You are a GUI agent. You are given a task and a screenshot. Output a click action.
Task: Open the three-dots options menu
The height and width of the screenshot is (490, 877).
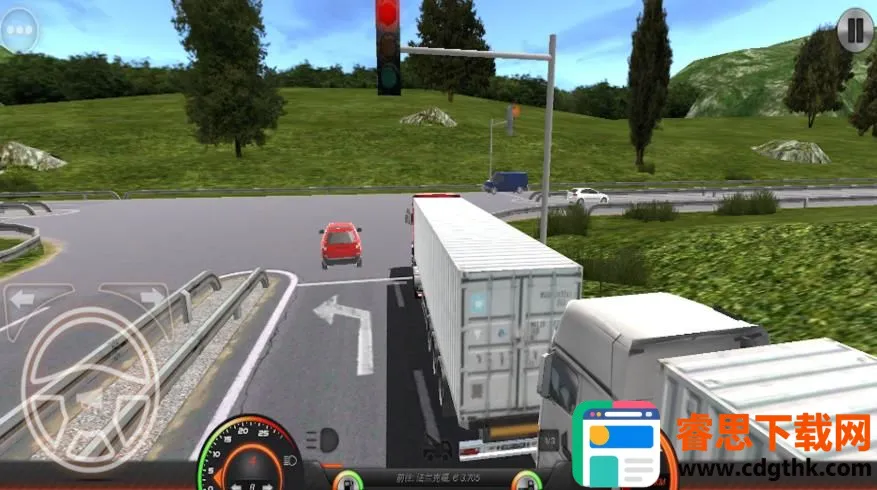[x=20, y=30]
